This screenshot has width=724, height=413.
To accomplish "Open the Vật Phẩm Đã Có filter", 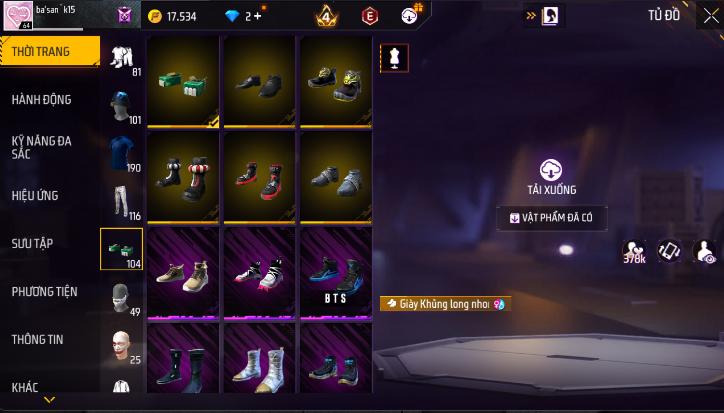I will click(x=551, y=217).
